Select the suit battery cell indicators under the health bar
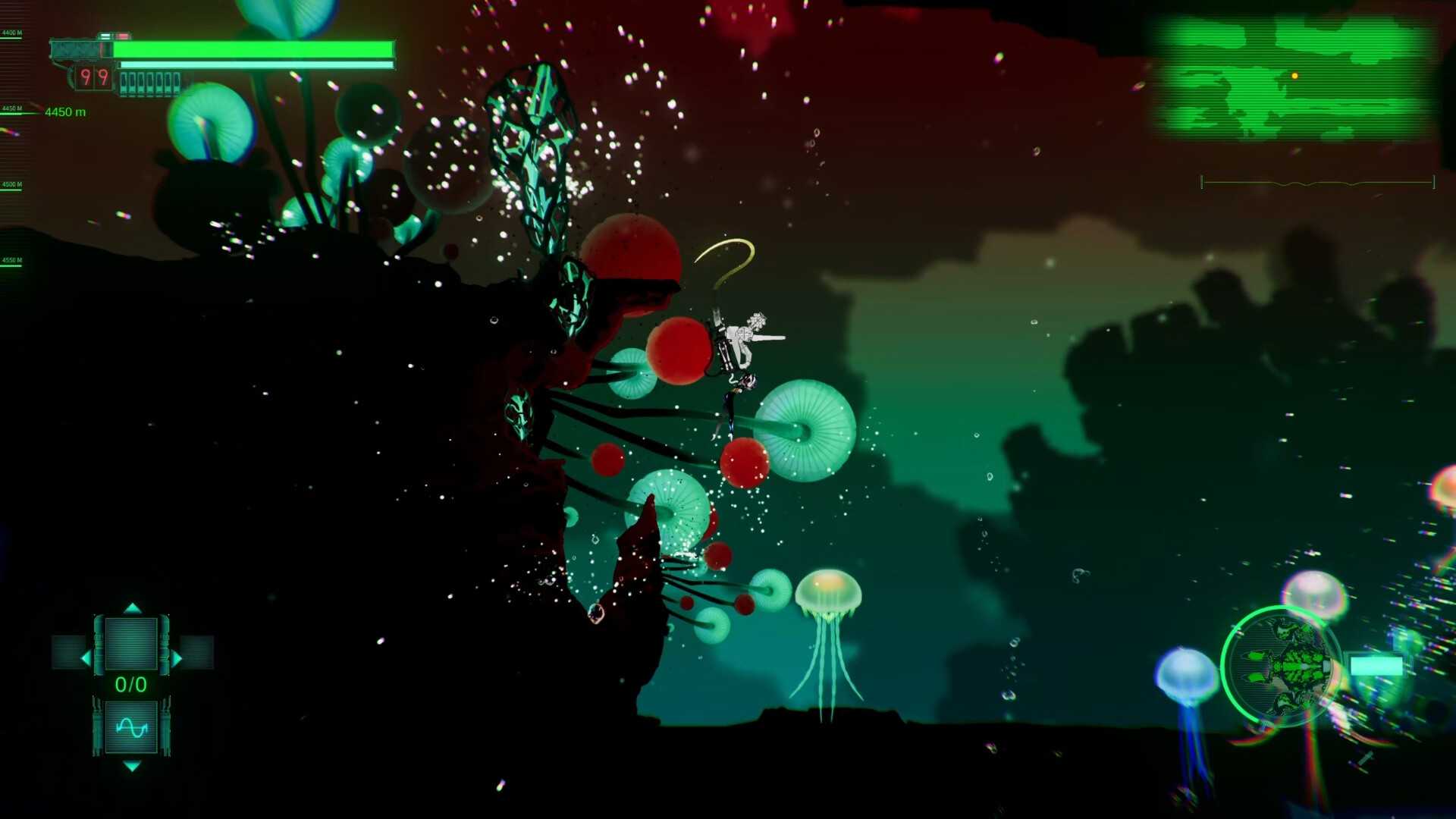Screen dimensions: 1456x819 150,83
